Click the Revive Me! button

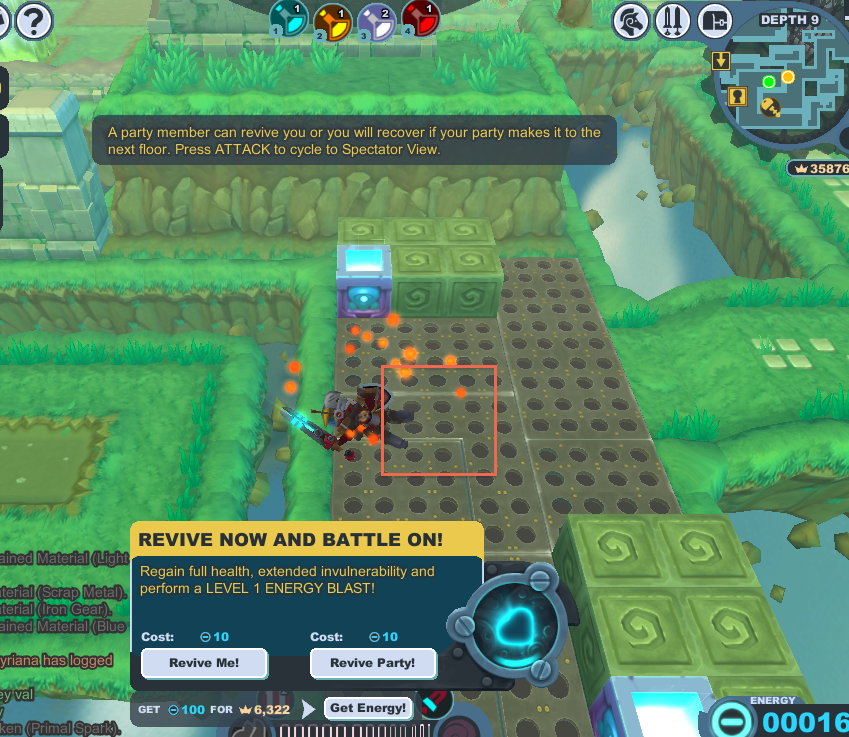[x=204, y=663]
